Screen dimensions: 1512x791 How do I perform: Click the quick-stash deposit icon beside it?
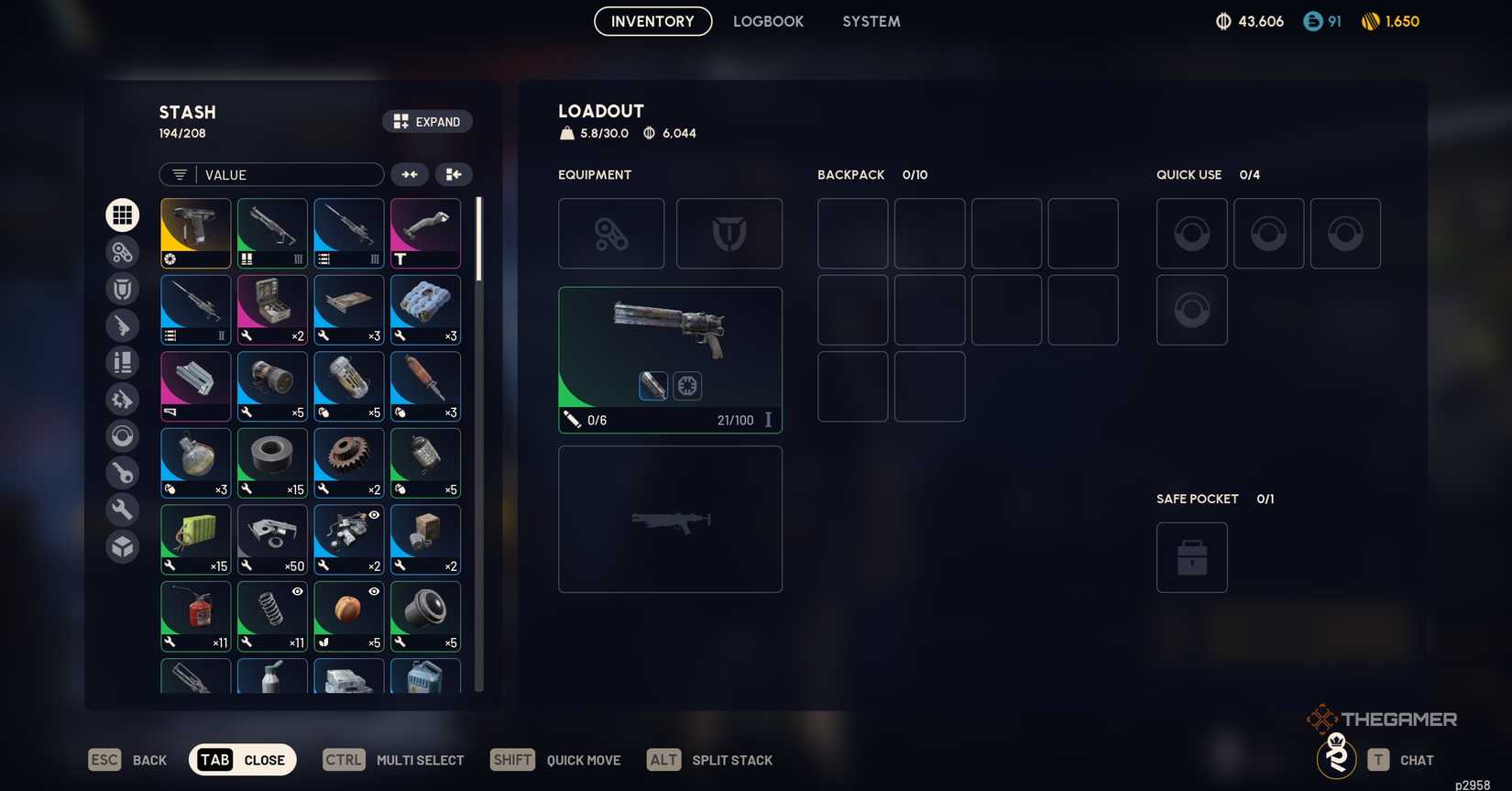pos(454,174)
